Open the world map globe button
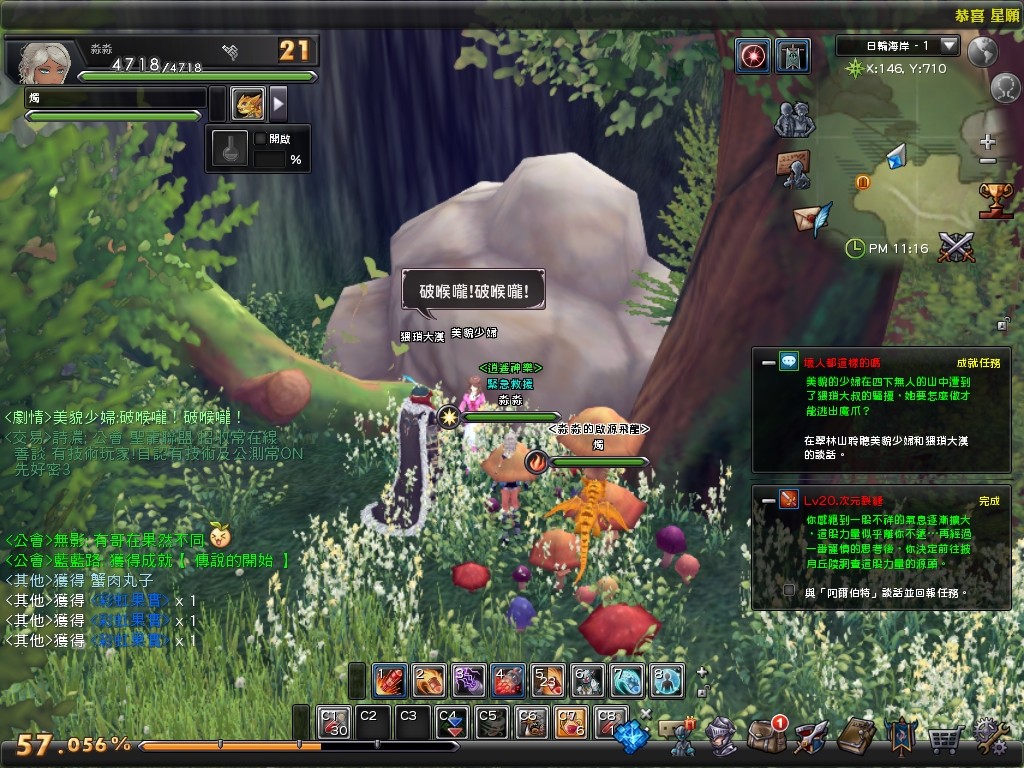The image size is (1024, 768). click(x=985, y=50)
